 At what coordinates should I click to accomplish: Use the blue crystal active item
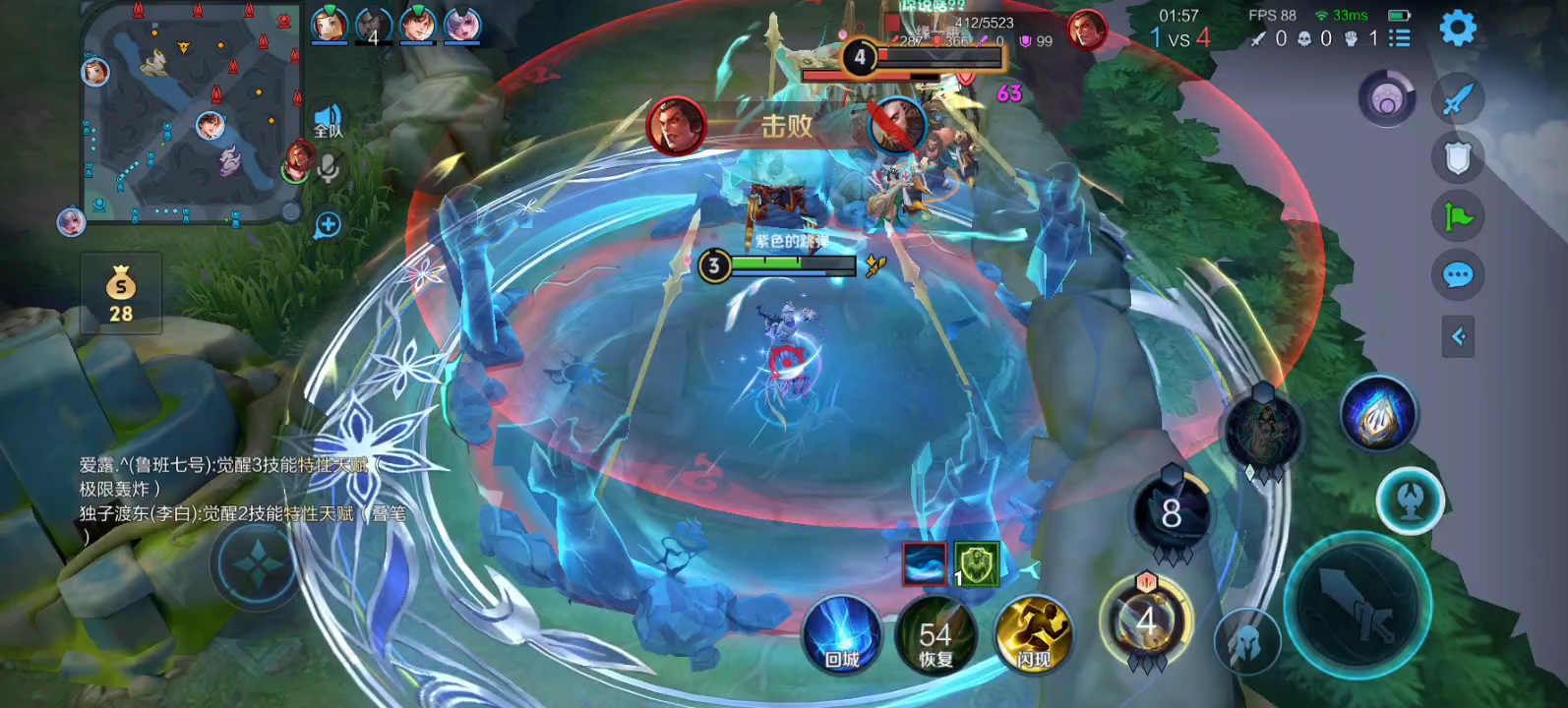coord(1377,415)
